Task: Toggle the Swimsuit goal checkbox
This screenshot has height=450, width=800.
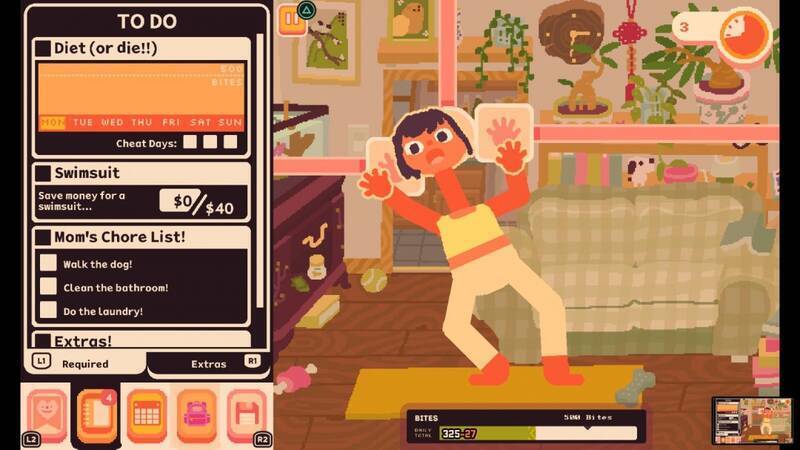Action: click(x=43, y=173)
